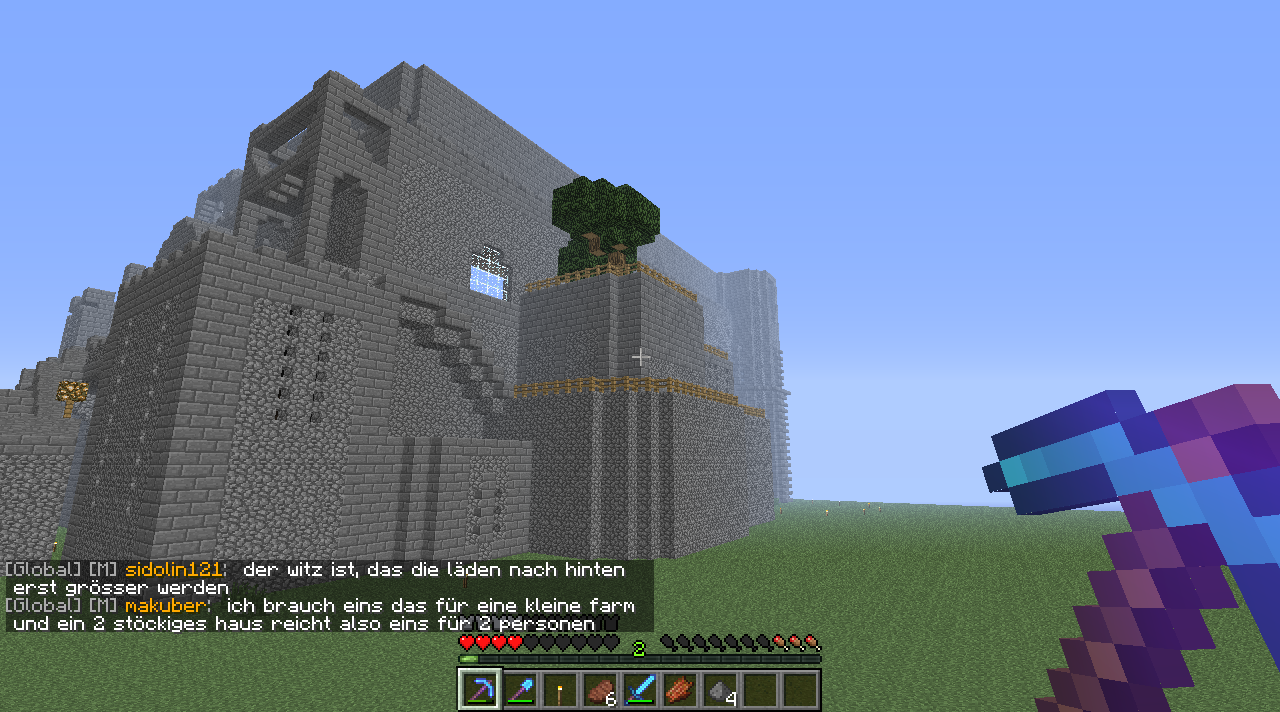The image size is (1280, 712).
Task: Select the diamond pickaxe hotbar slot
Action: click(480, 690)
